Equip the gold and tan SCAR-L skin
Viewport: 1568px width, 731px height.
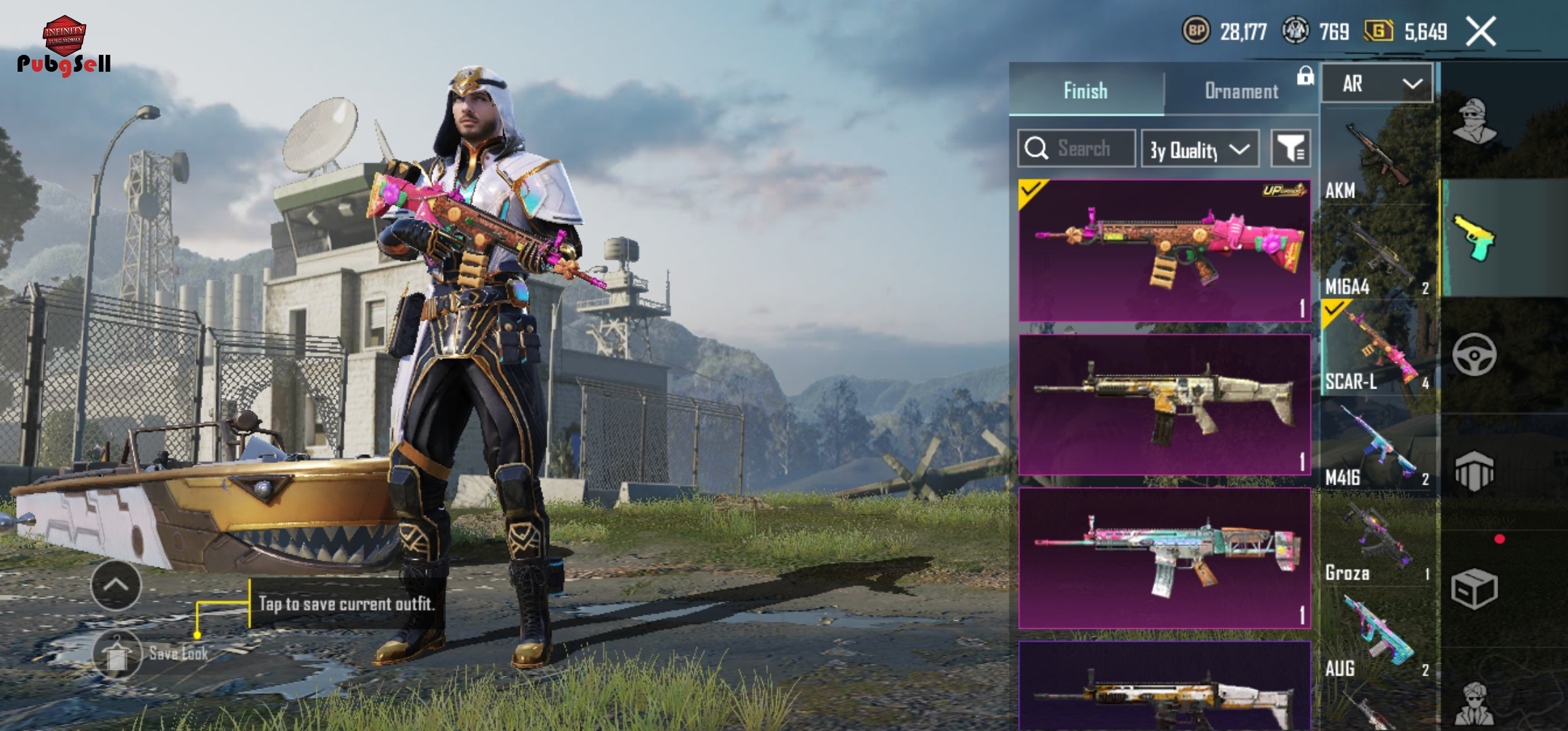[x=1164, y=405]
